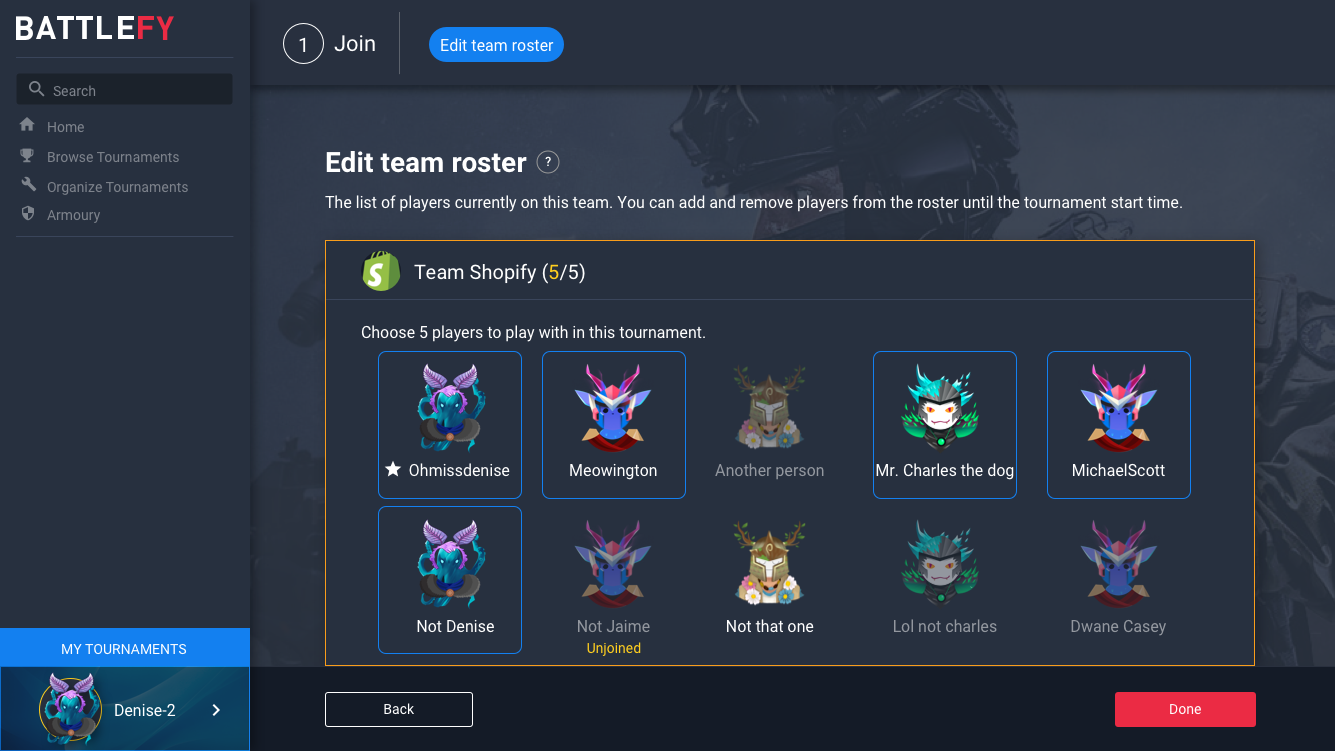The height and width of the screenshot is (751, 1335).
Task: Deselect Meowington from the roster
Action: pos(613,425)
